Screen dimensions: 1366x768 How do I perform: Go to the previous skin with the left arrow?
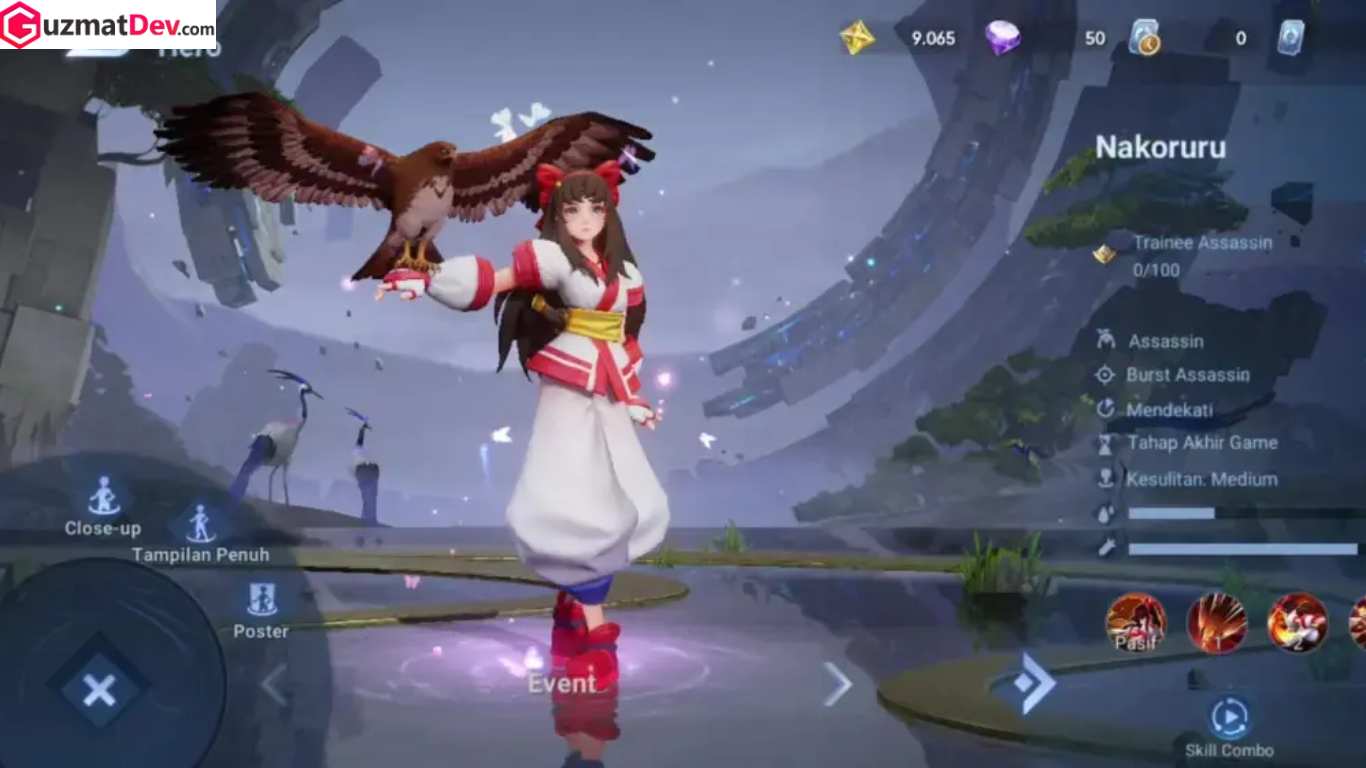pos(274,684)
